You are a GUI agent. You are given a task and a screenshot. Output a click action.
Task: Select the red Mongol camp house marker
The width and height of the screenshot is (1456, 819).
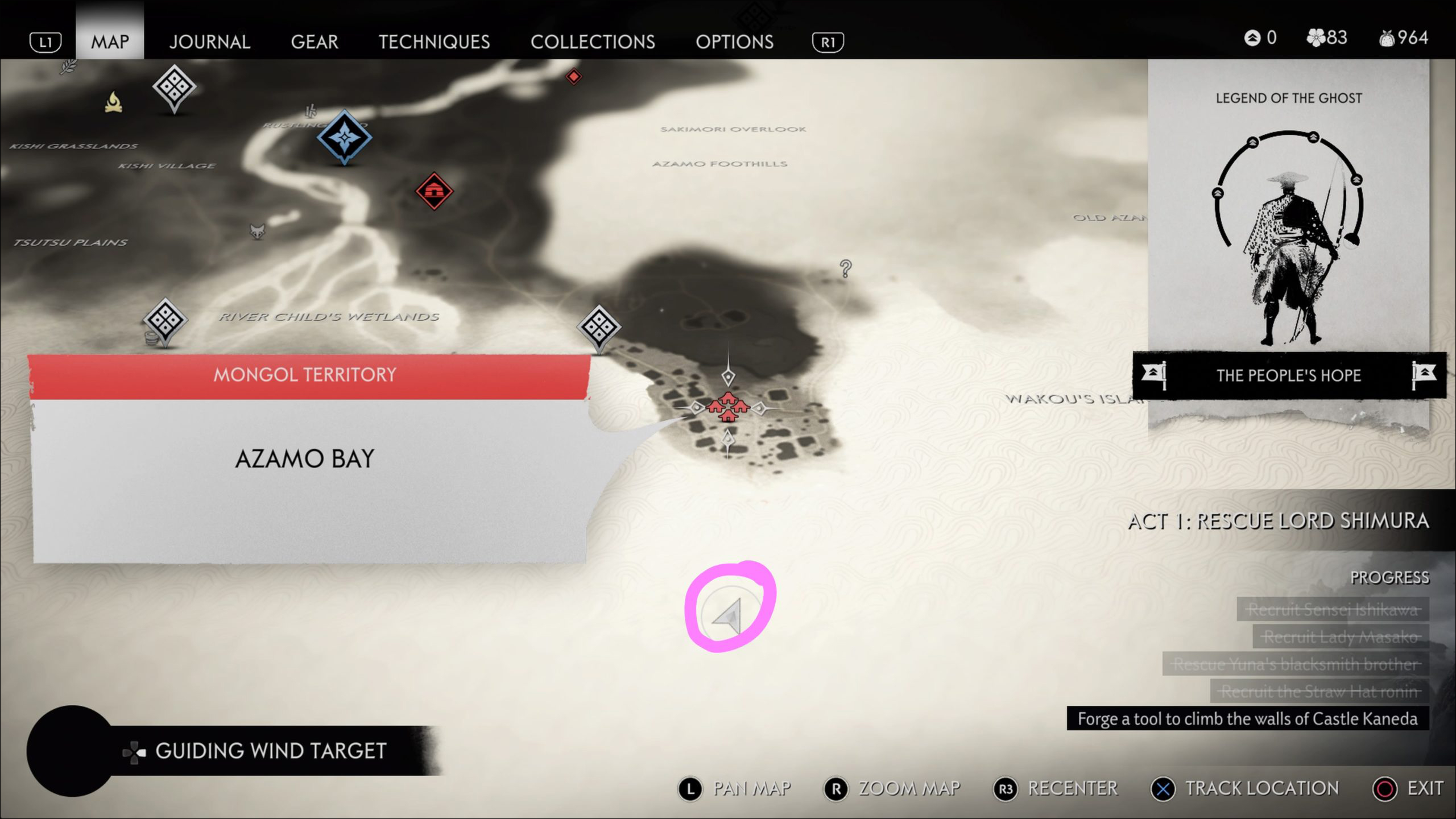click(x=434, y=191)
